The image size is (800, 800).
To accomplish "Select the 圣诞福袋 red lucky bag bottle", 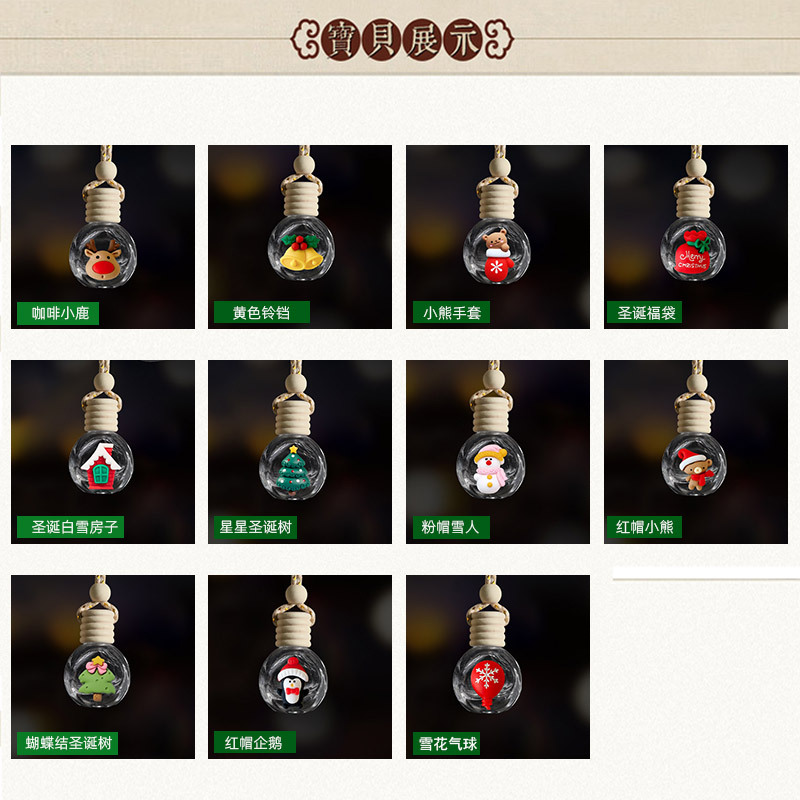I will coord(695,237).
